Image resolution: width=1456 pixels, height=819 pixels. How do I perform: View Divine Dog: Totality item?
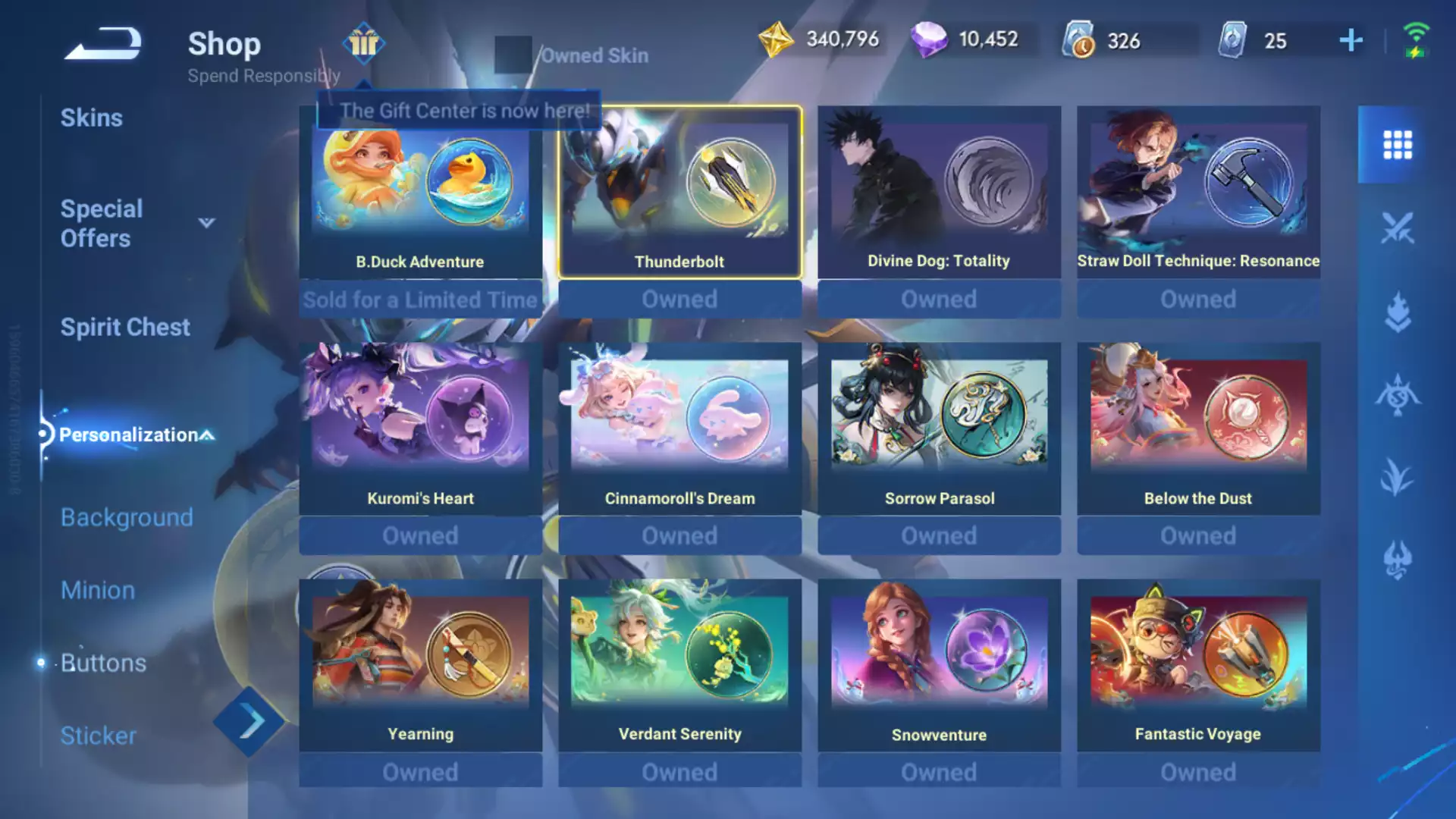tap(939, 193)
